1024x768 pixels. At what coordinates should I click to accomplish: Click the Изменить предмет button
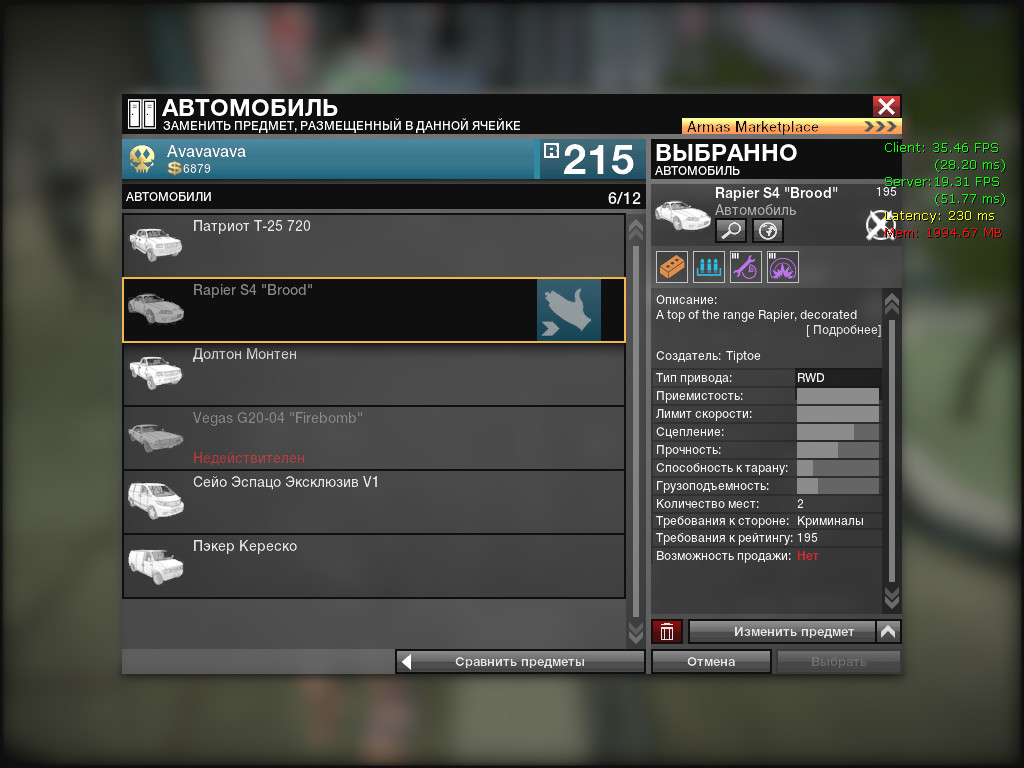[x=781, y=632]
